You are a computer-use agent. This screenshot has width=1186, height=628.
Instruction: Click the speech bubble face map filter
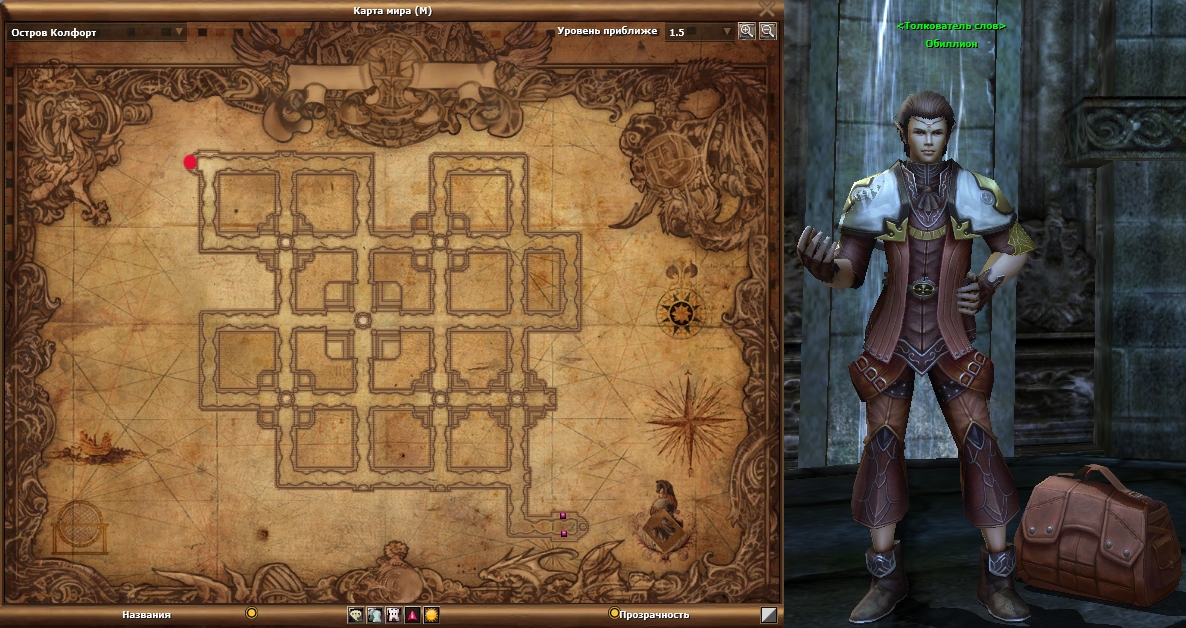pos(355,615)
